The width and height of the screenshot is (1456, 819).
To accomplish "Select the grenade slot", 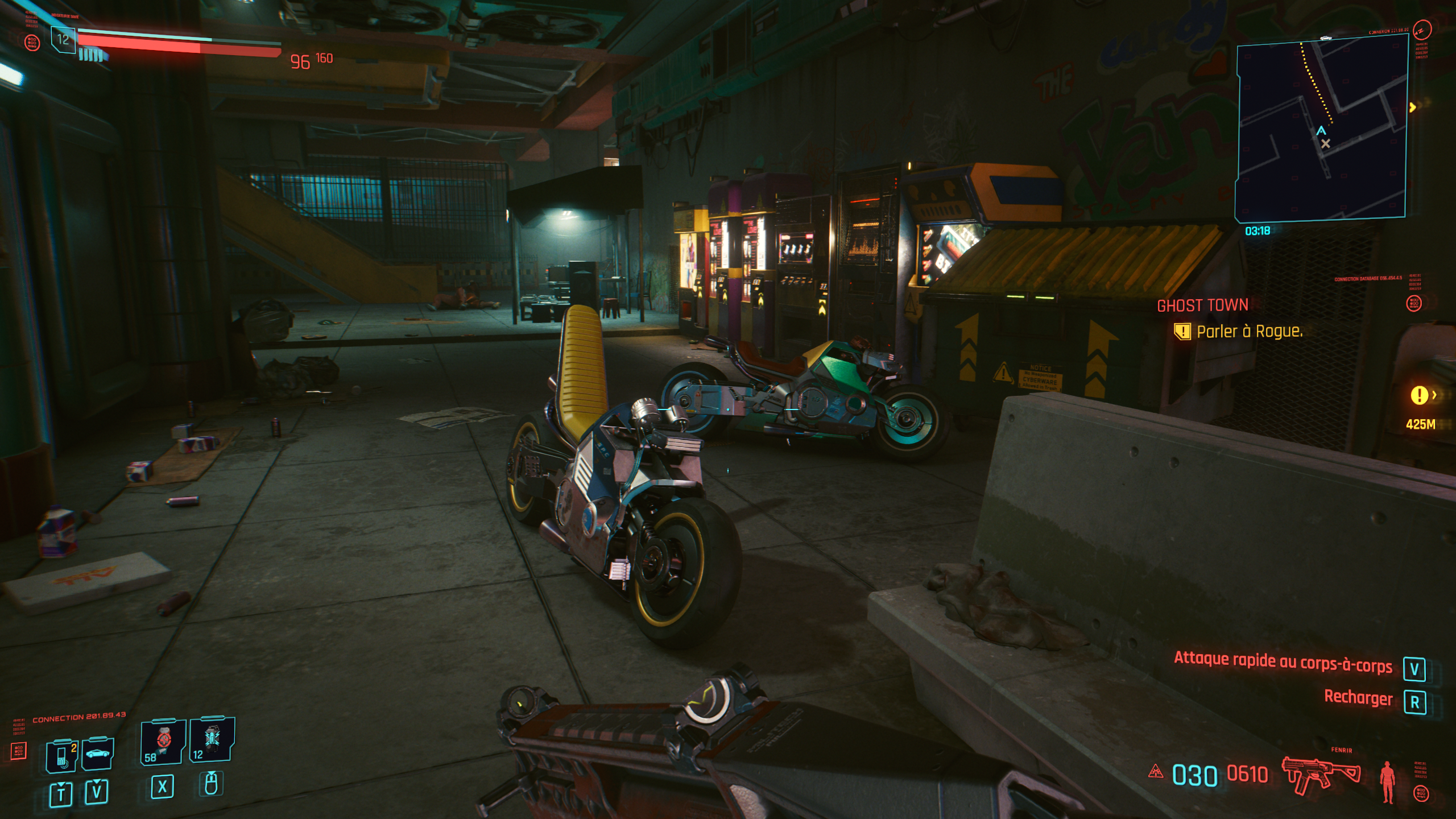I will click(x=212, y=739).
